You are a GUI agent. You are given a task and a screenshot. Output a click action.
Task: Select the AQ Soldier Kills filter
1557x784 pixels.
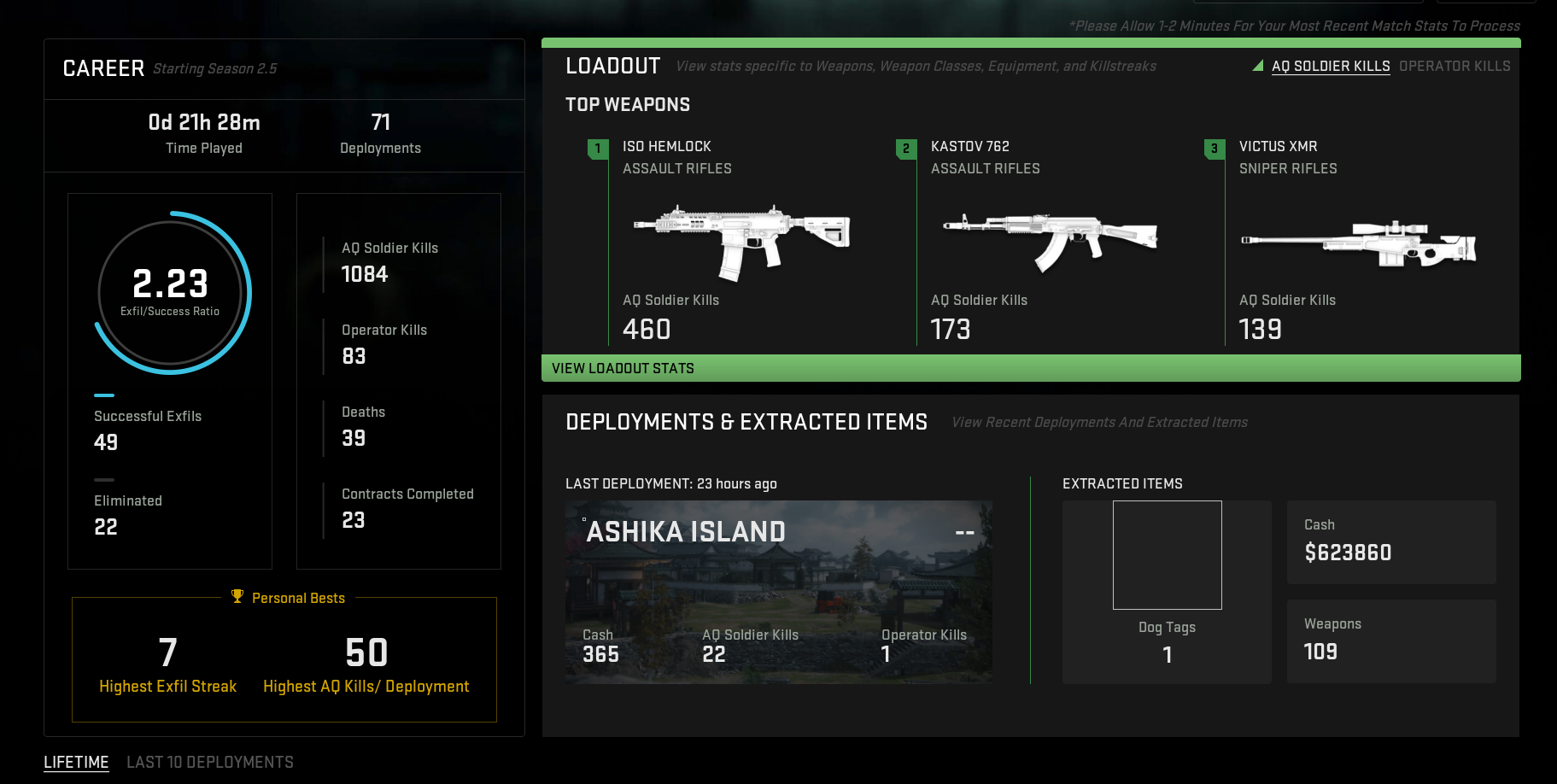tap(1330, 66)
